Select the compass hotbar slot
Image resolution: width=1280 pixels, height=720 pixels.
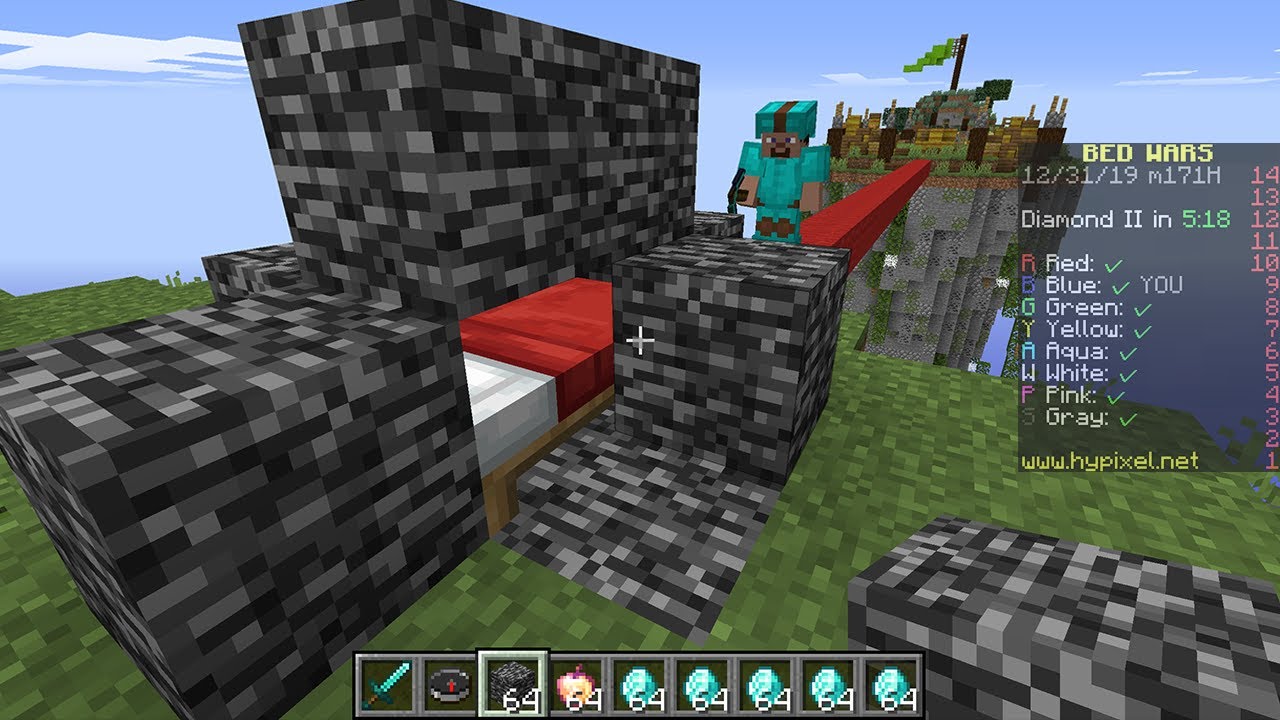448,685
